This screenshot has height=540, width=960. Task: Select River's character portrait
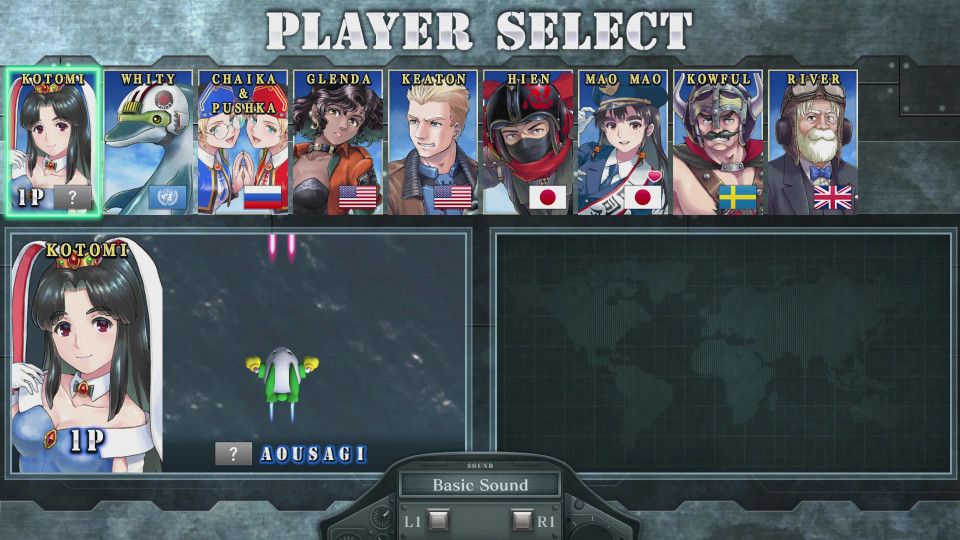(x=812, y=142)
